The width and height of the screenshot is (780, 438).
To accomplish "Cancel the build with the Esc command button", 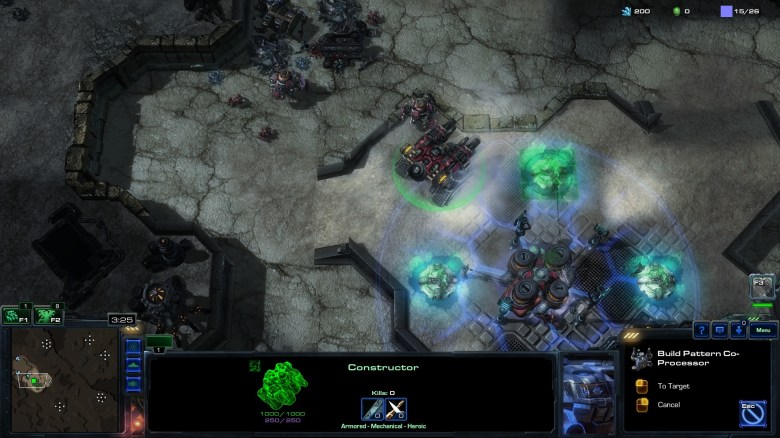I will [752, 412].
